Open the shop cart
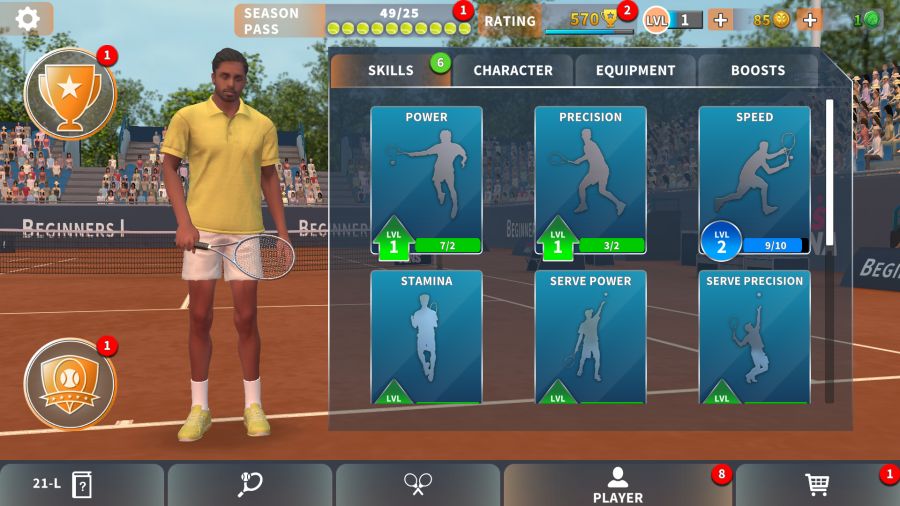Screen dimensions: 900x506 pos(817,484)
